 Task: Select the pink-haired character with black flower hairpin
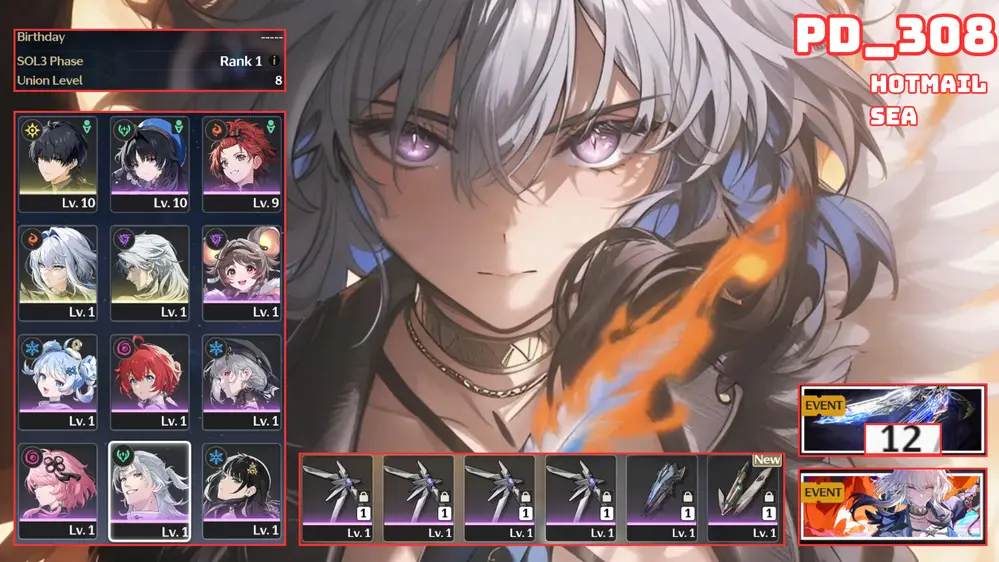[x=59, y=490]
